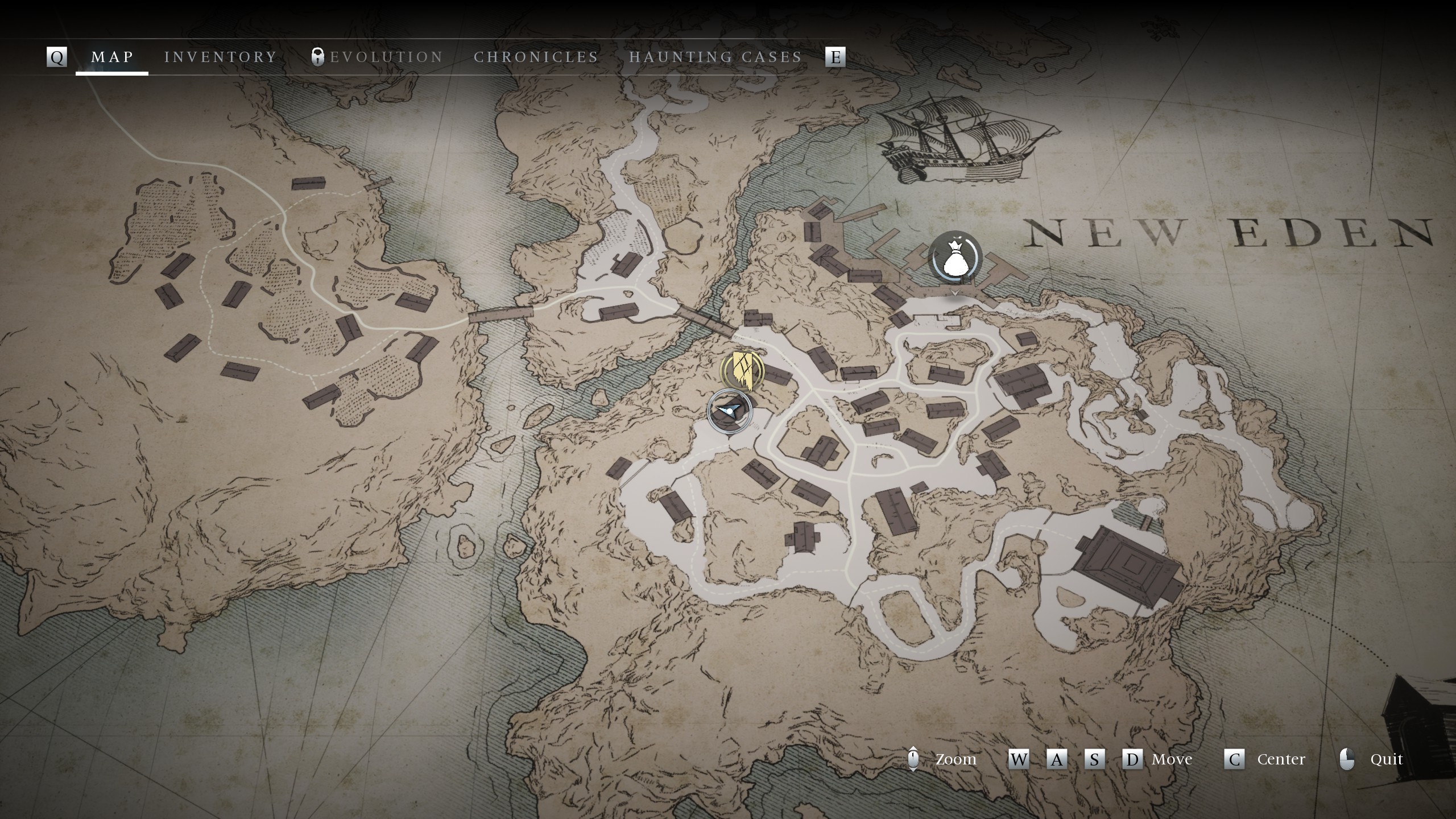Switch to the Inventory tab
The width and height of the screenshot is (1456, 819).
221,57
